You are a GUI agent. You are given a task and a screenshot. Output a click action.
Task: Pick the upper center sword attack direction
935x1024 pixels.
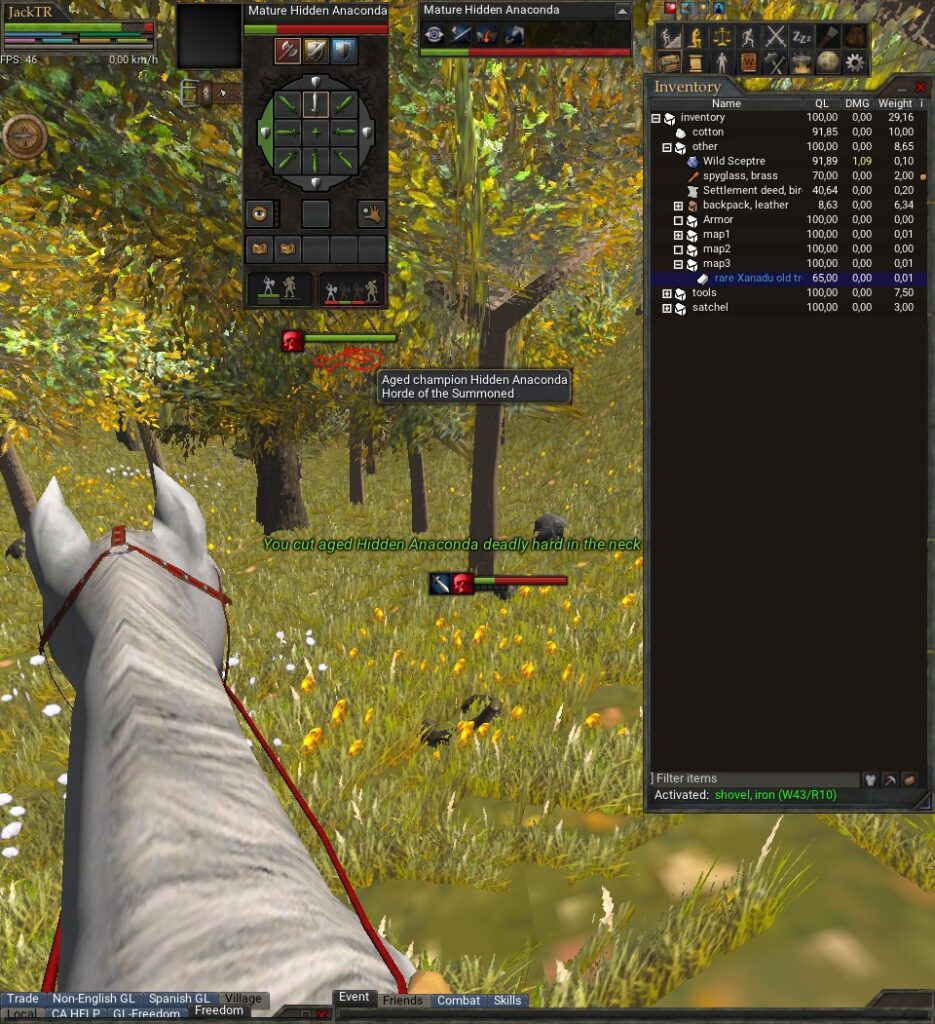[x=316, y=103]
